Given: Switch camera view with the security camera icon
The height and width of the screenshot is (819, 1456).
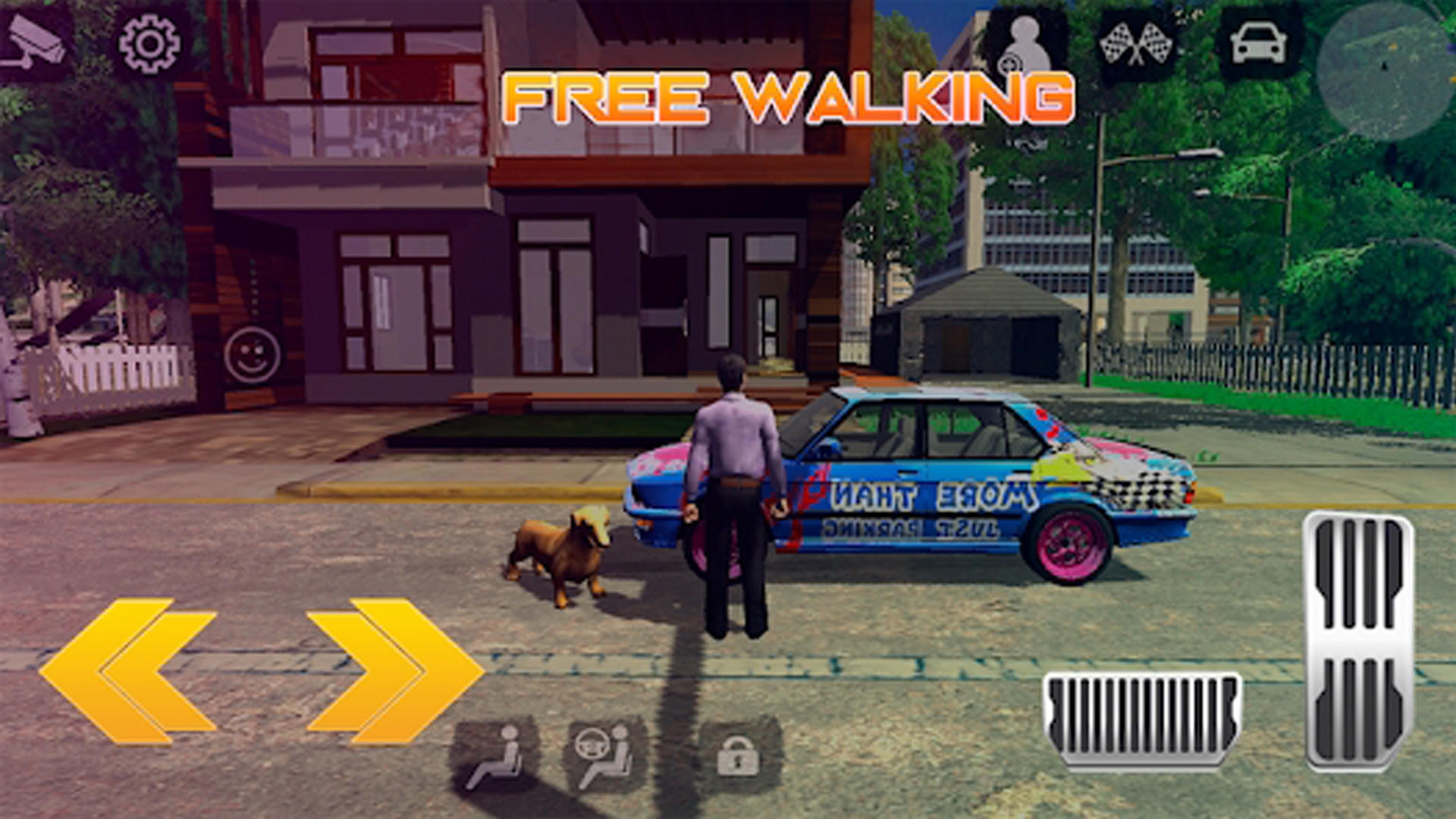Looking at the screenshot, I should pos(34,36).
